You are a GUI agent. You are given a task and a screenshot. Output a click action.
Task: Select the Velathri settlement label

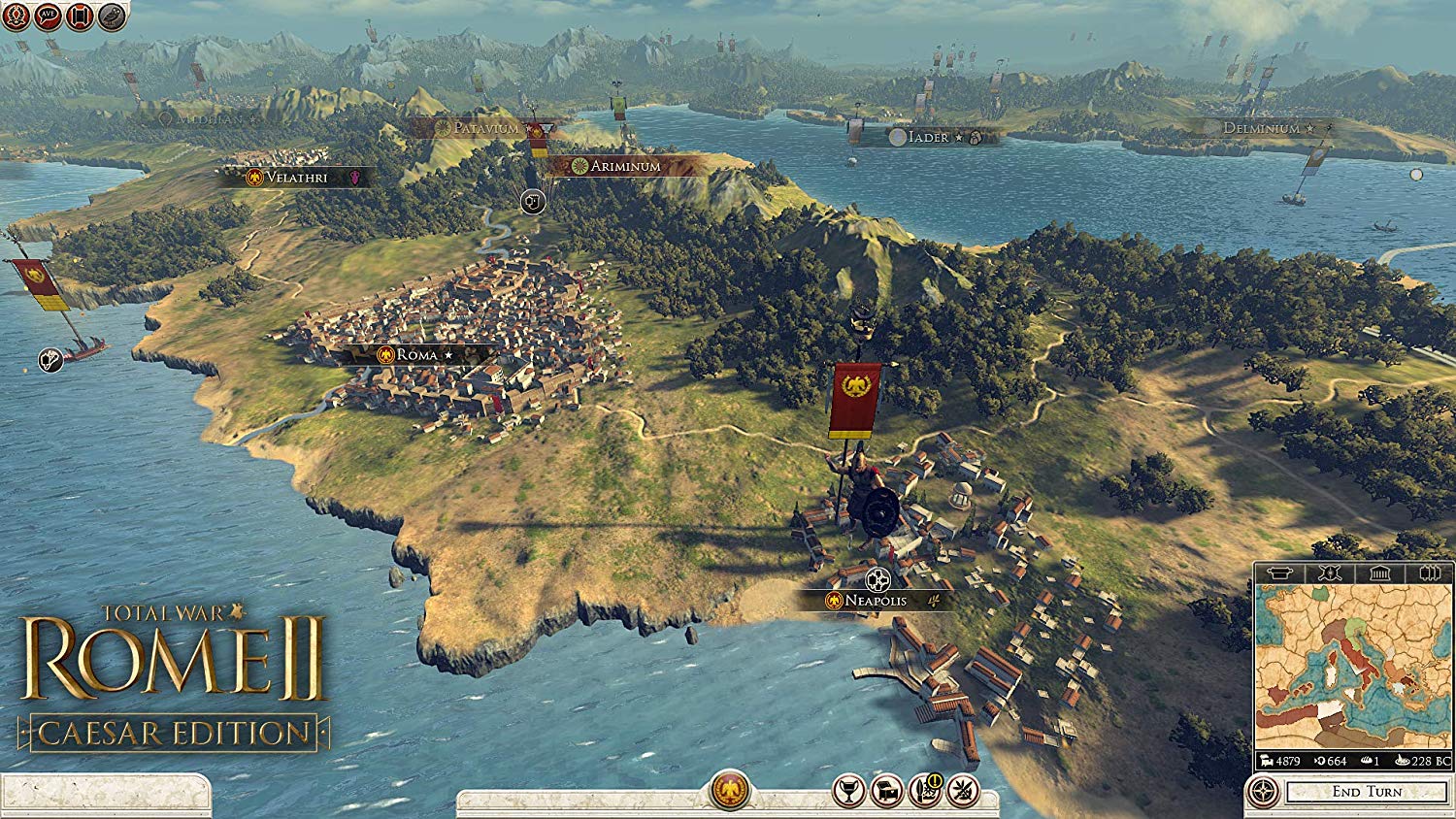(x=286, y=177)
